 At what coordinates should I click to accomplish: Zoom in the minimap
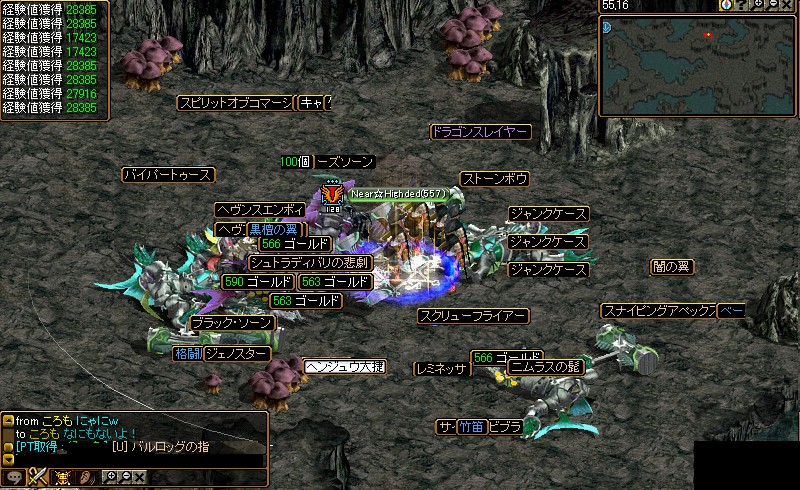759,5
